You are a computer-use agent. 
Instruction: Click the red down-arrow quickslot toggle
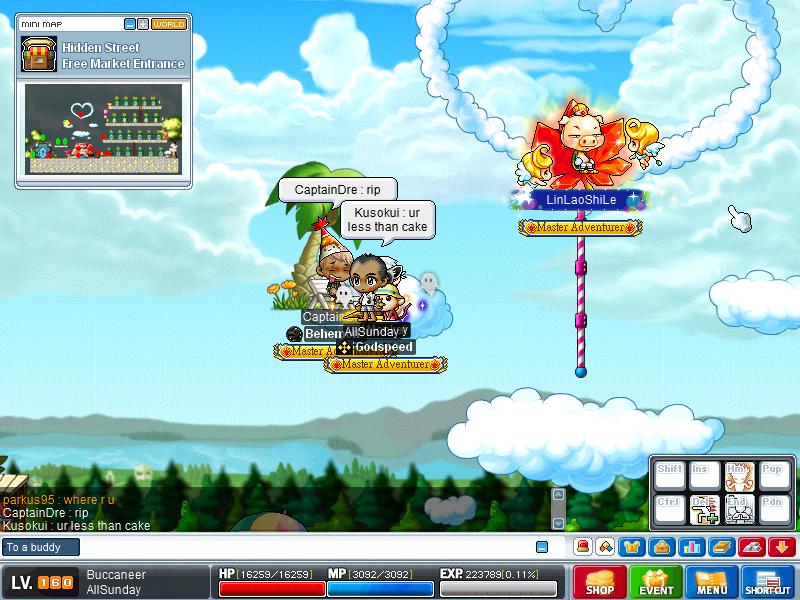point(781,547)
